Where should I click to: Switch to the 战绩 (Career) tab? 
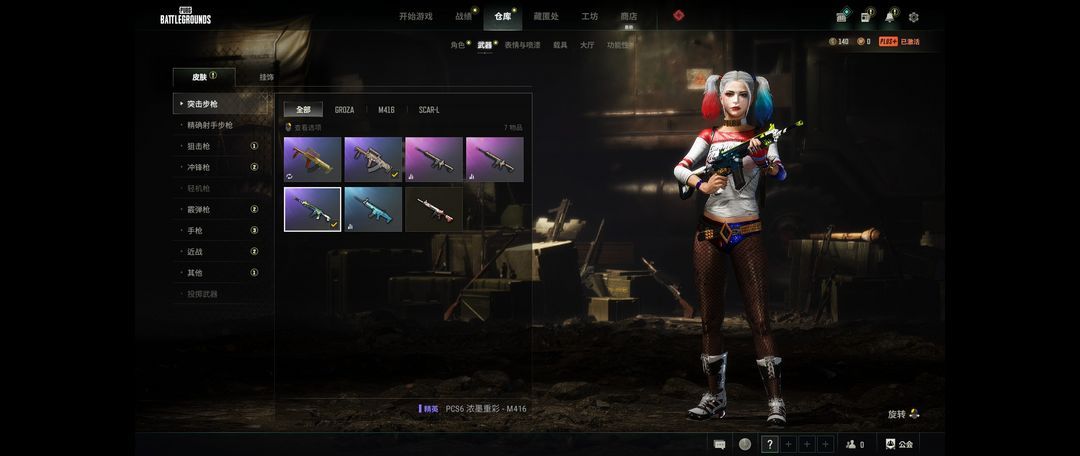click(x=463, y=16)
